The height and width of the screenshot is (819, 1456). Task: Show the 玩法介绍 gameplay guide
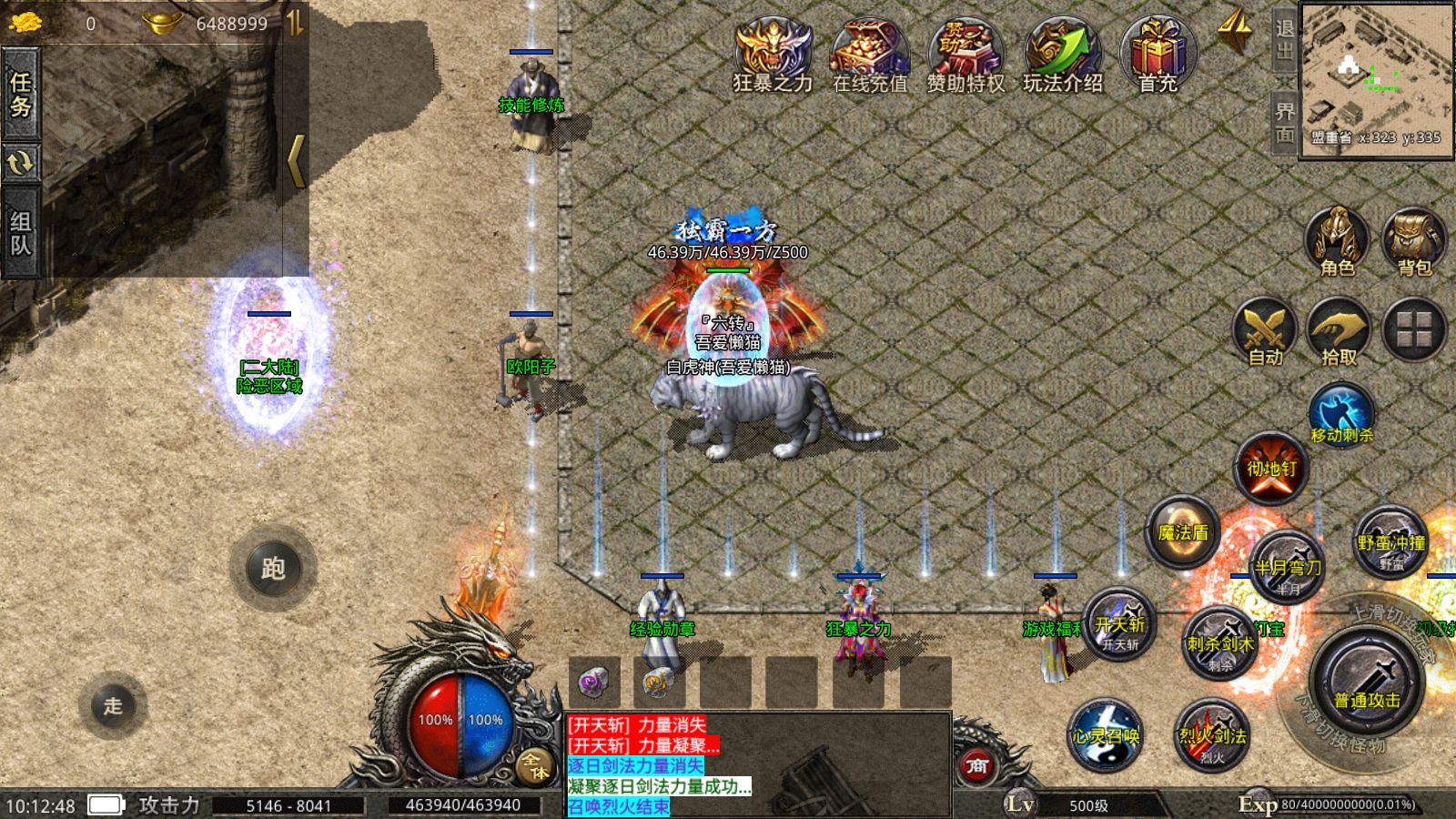point(1062,56)
